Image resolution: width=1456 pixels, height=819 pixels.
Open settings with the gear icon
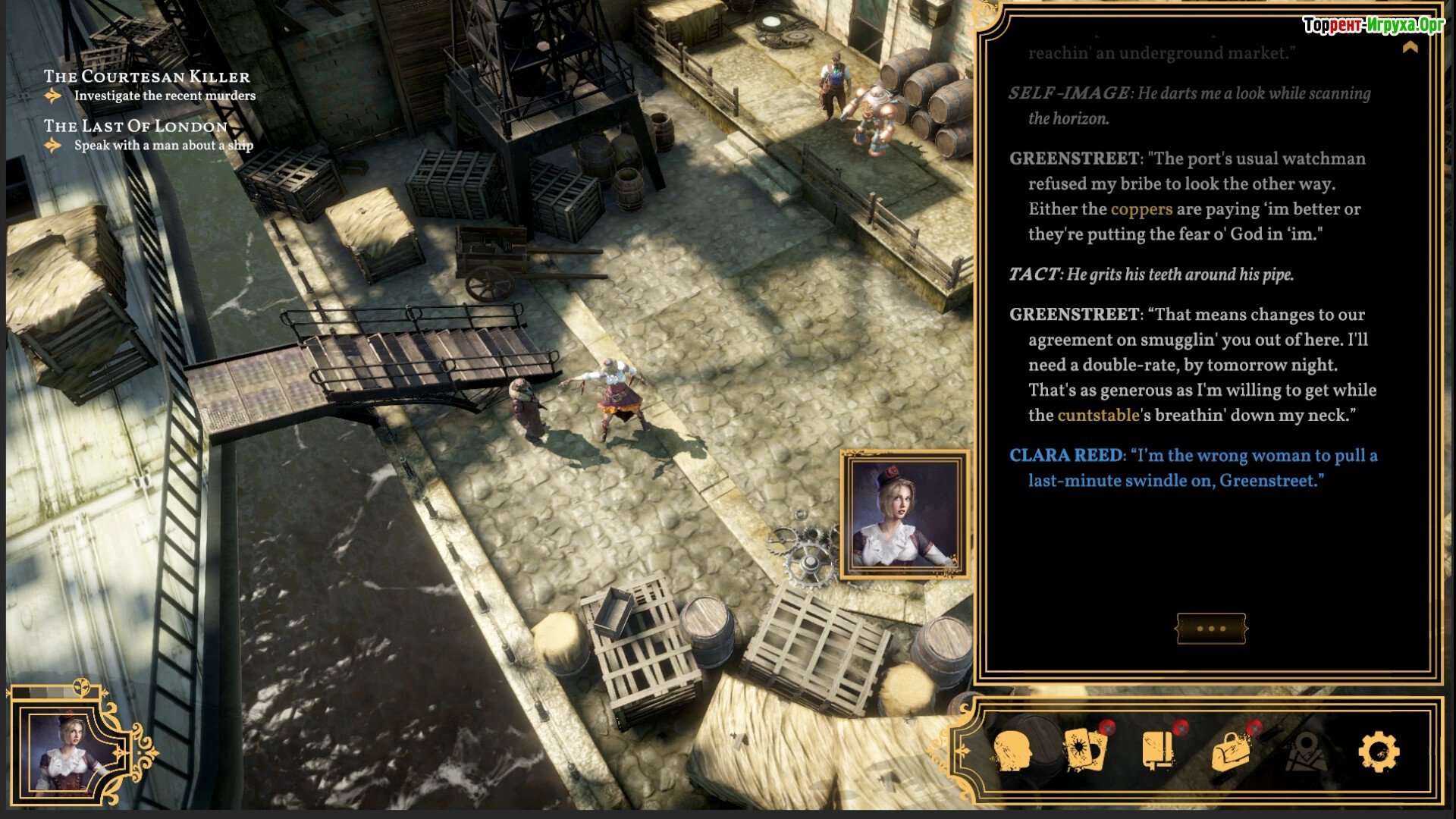[x=1379, y=751]
